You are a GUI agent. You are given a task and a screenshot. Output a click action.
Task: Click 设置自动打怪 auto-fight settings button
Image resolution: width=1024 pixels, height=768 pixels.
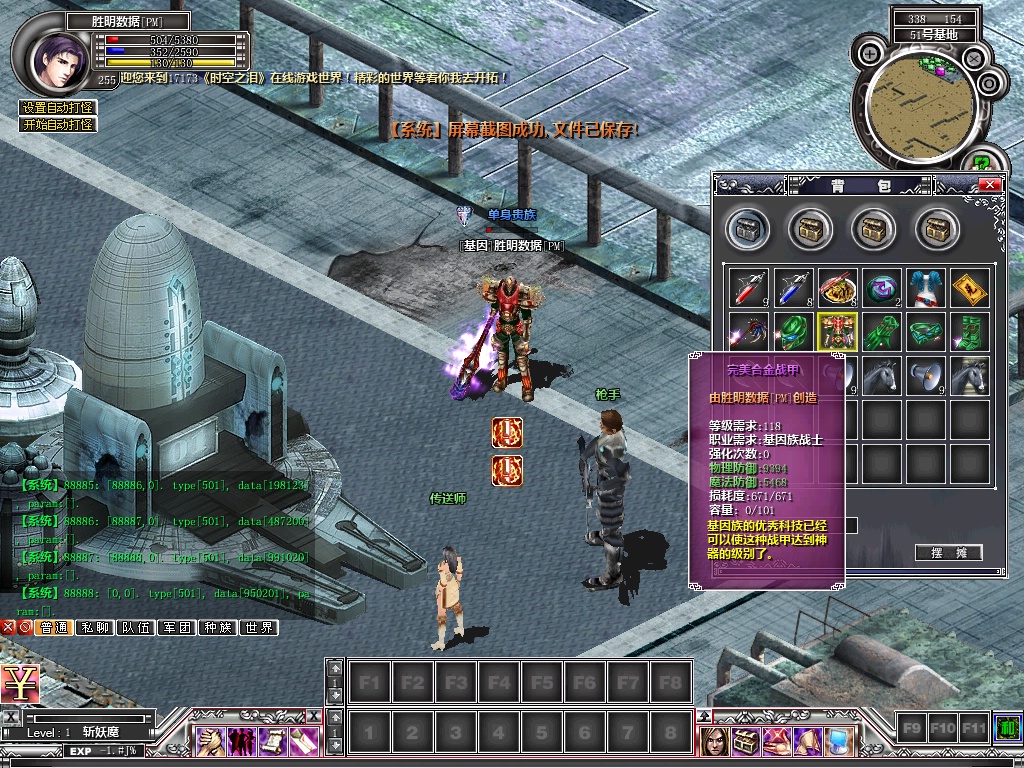point(58,108)
